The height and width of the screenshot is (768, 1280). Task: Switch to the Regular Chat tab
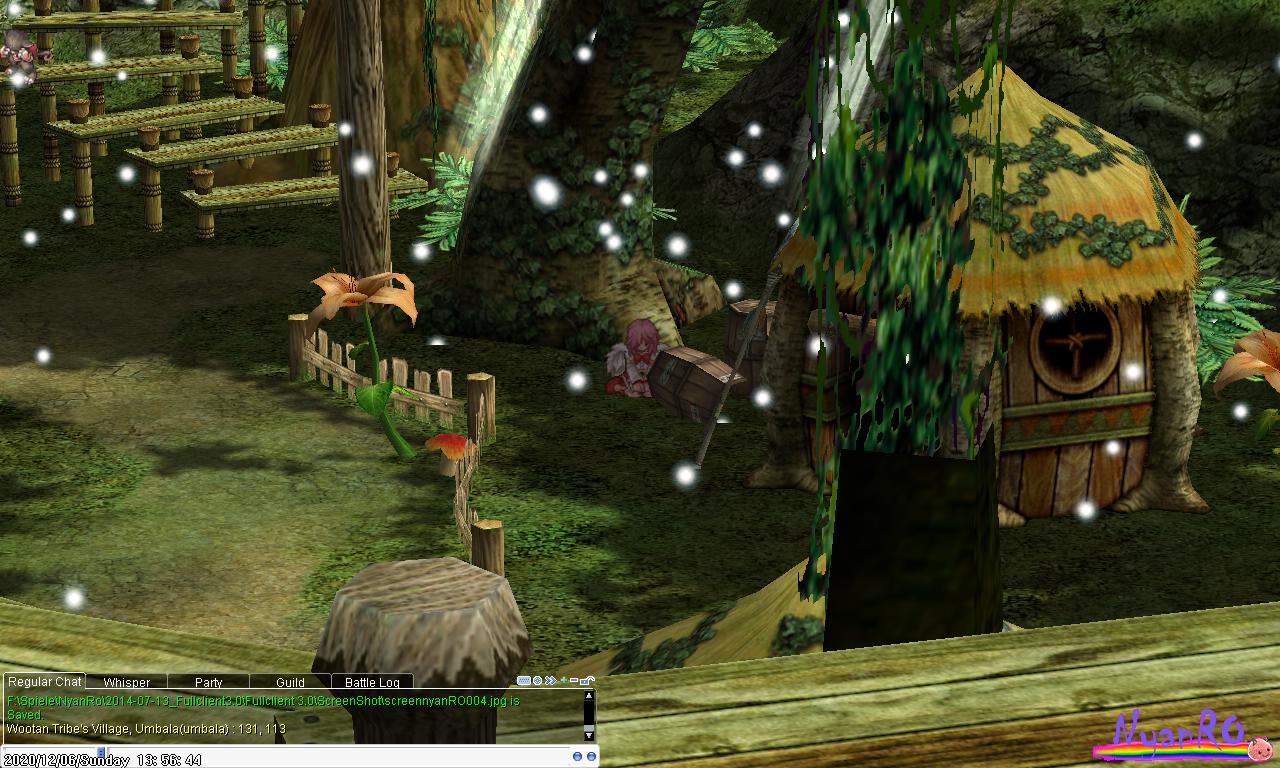44,682
